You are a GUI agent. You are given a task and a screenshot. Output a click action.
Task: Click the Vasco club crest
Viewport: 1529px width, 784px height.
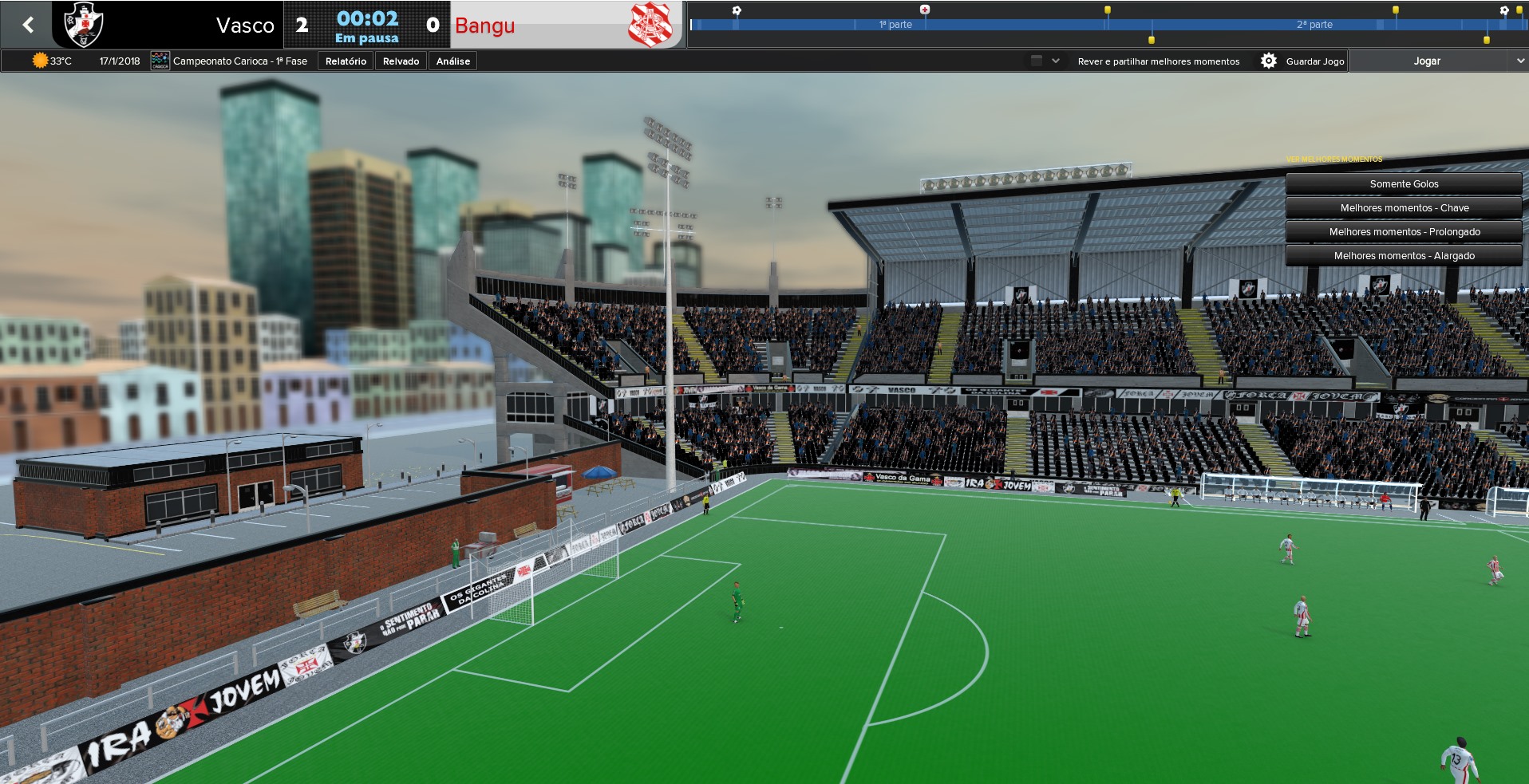pyautogui.click(x=83, y=25)
